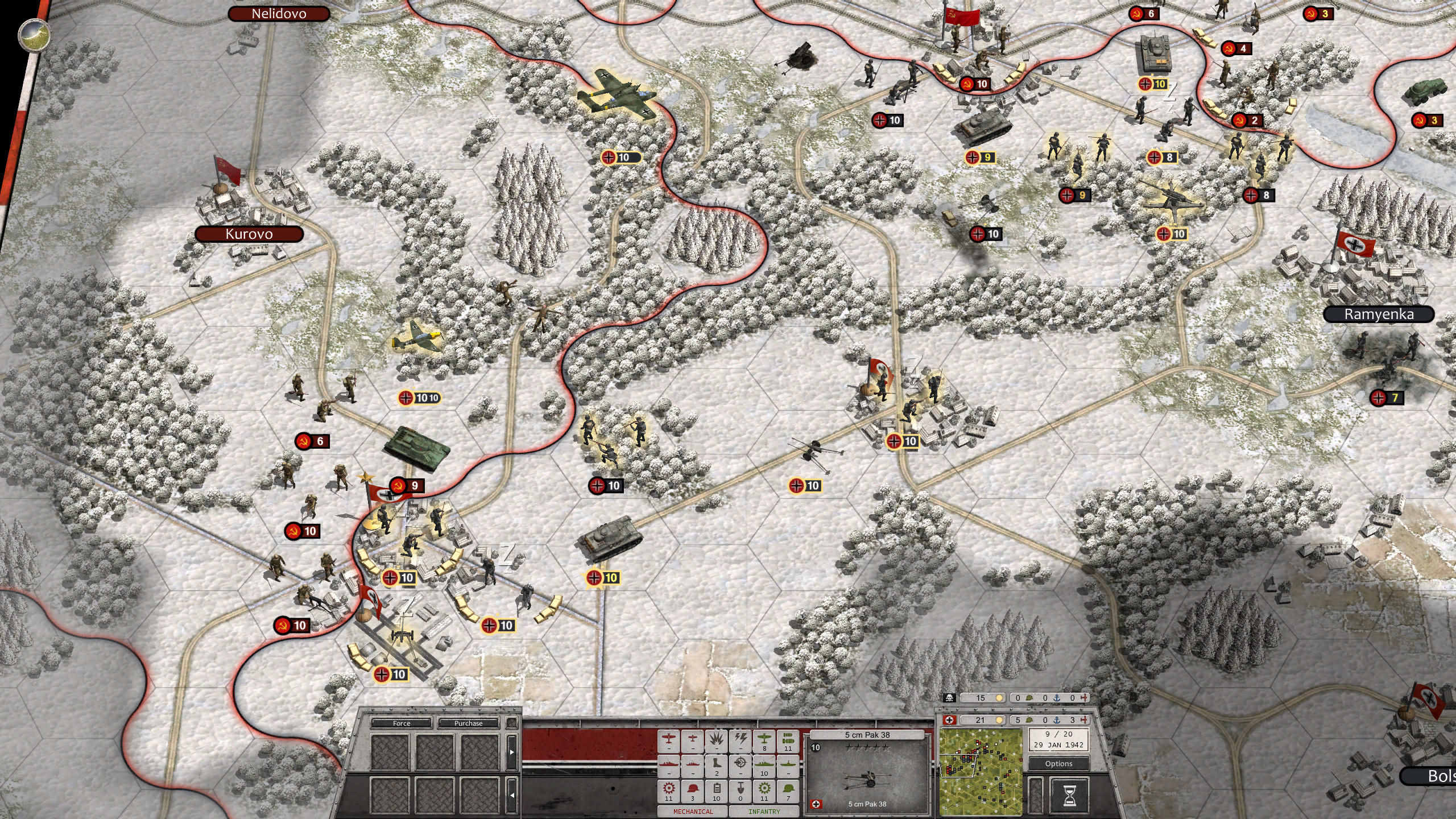Screen dimensions: 1456x819
Task: Open the Options menu
Action: coord(1058,764)
